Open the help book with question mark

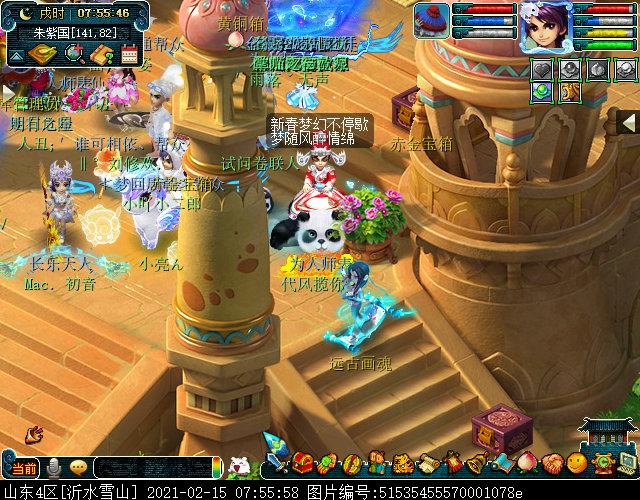[101, 54]
